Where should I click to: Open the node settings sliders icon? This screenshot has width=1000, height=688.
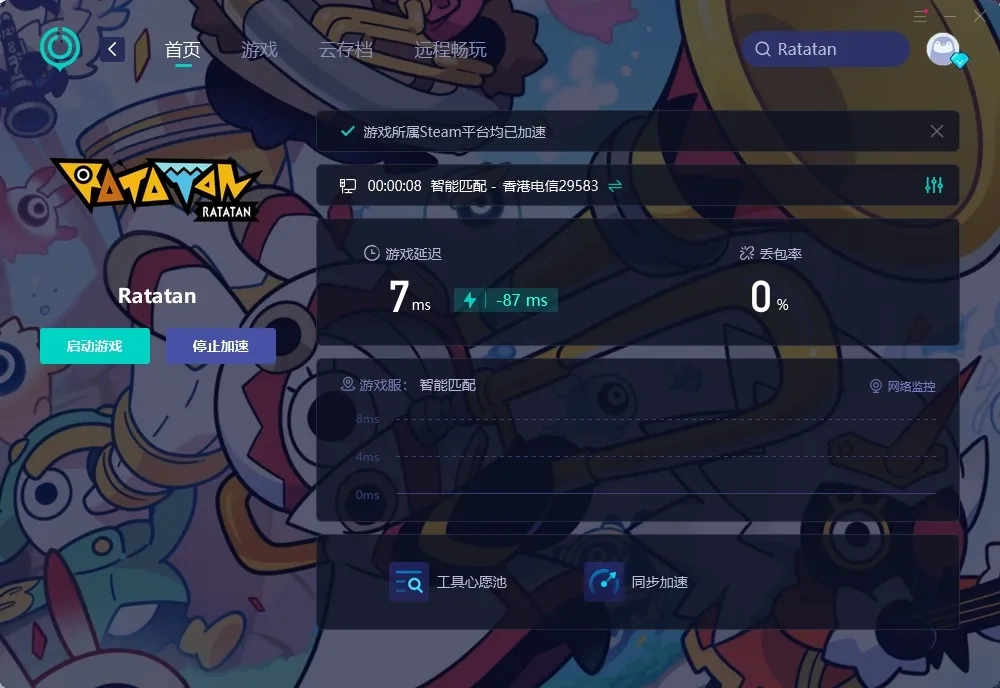coord(934,185)
